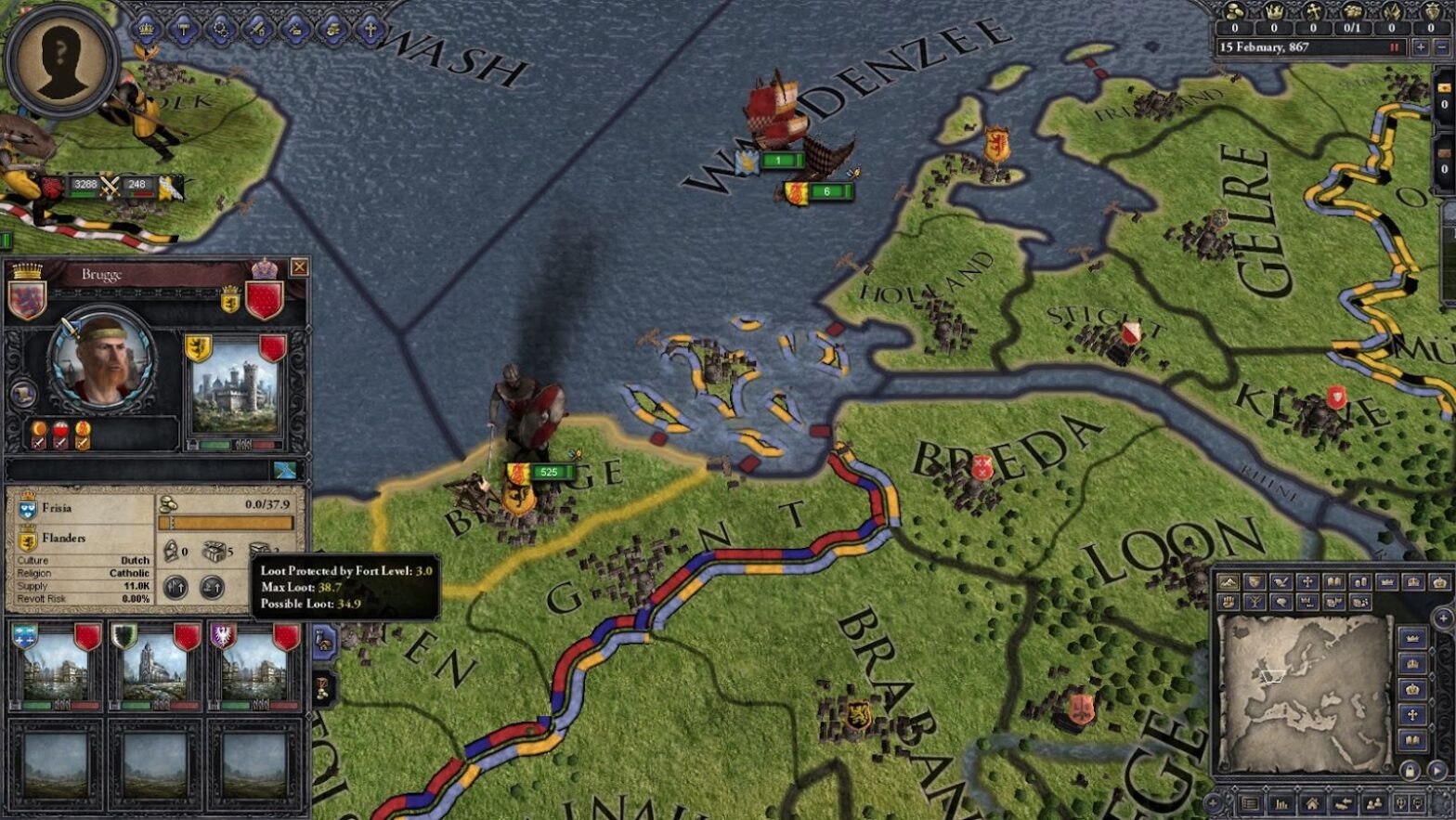Pause the game with the pause button
1456x820 pixels.
(1394, 46)
